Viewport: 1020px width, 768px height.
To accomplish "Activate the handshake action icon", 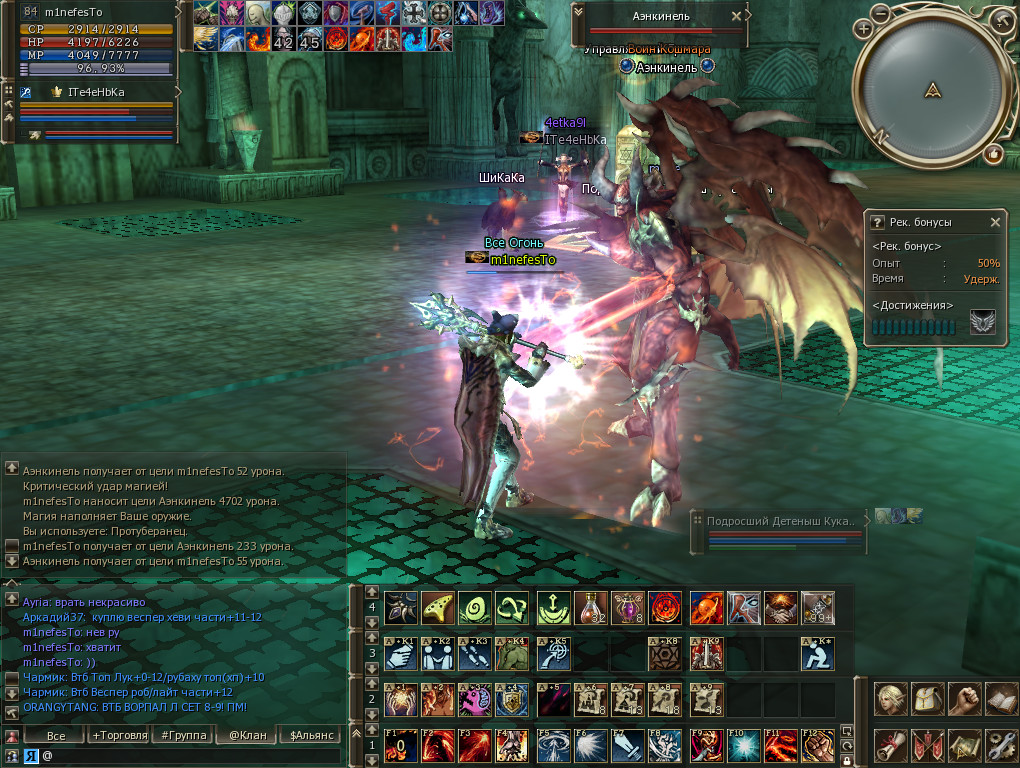I will 779,607.
